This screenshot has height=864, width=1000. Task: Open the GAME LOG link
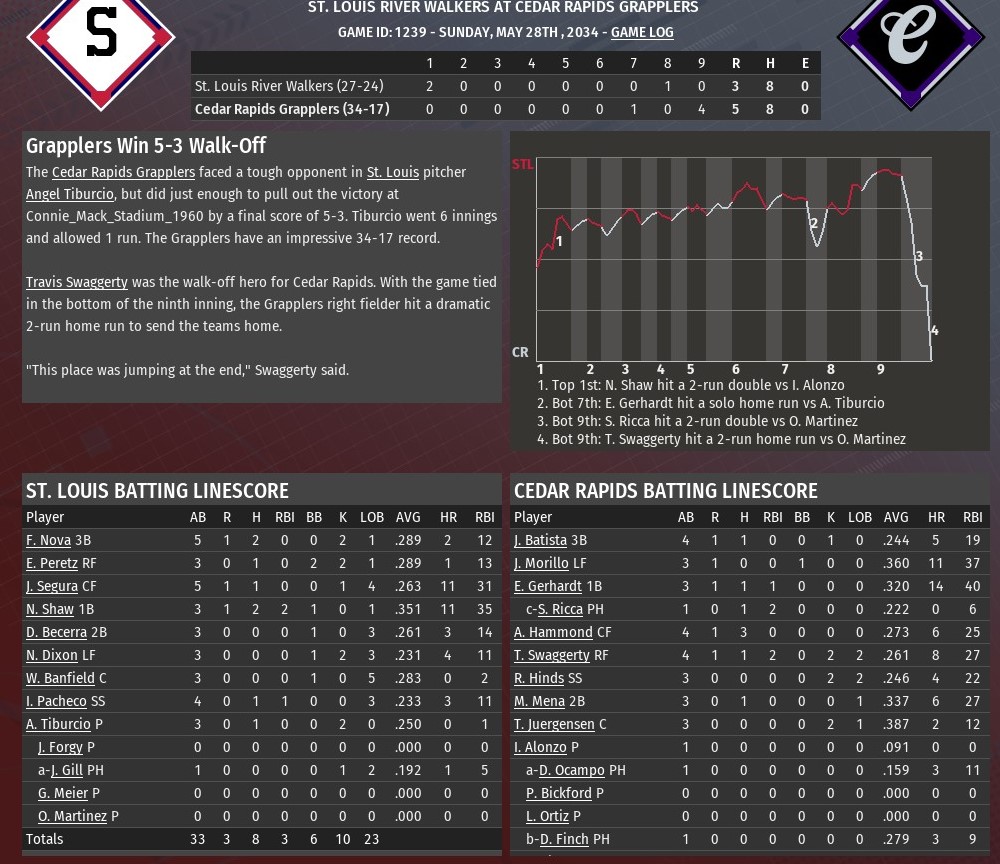(x=642, y=32)
